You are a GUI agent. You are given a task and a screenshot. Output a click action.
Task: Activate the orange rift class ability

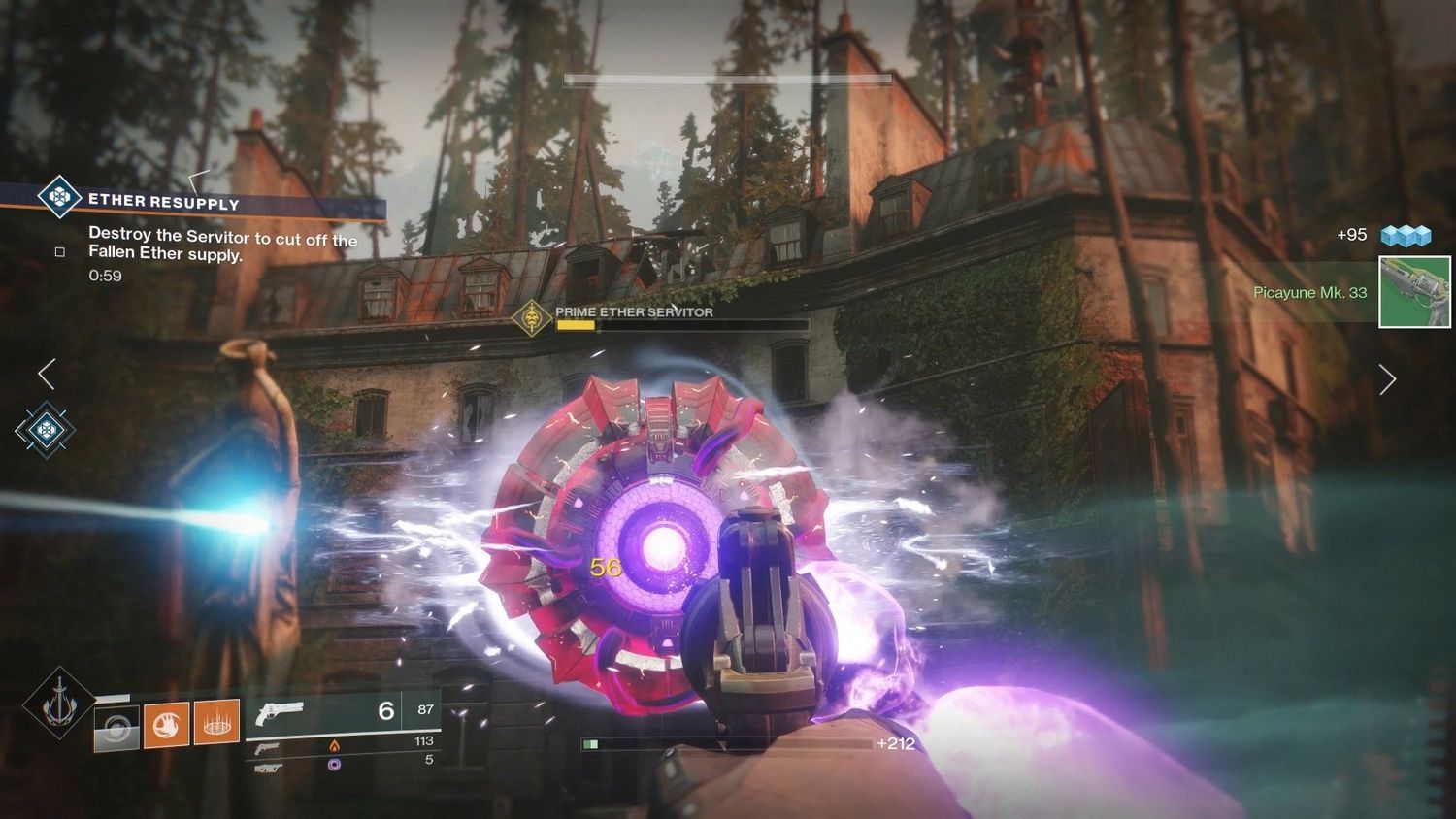(216, 723)
